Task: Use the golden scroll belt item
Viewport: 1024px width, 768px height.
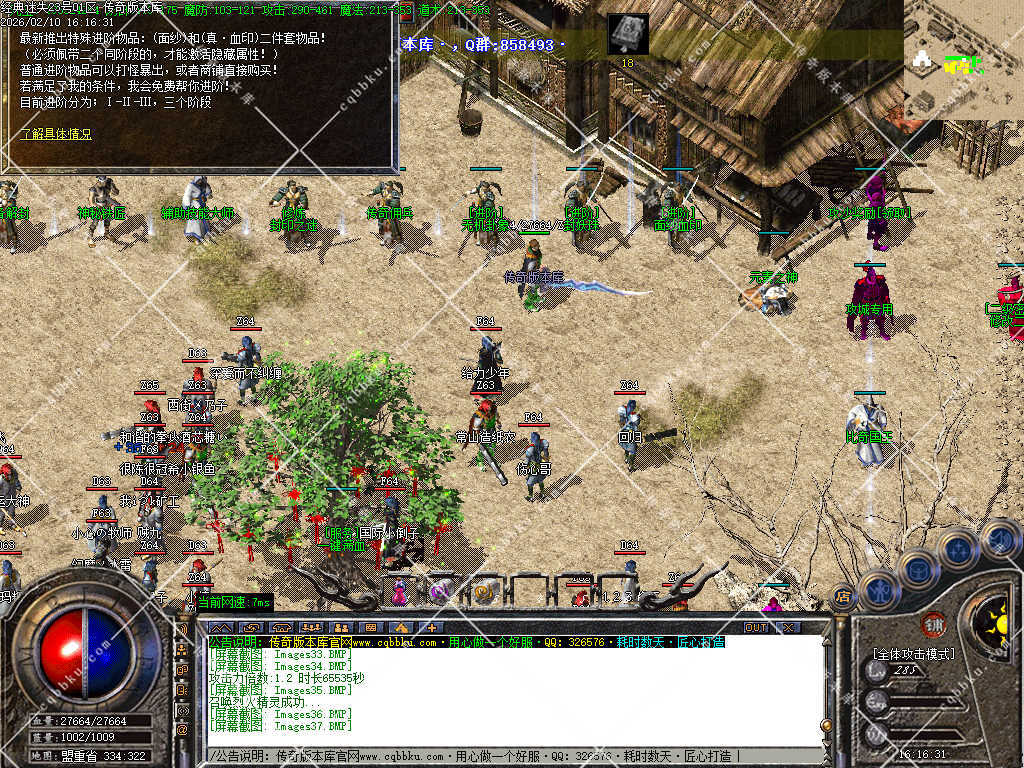Action: [485, 592]
